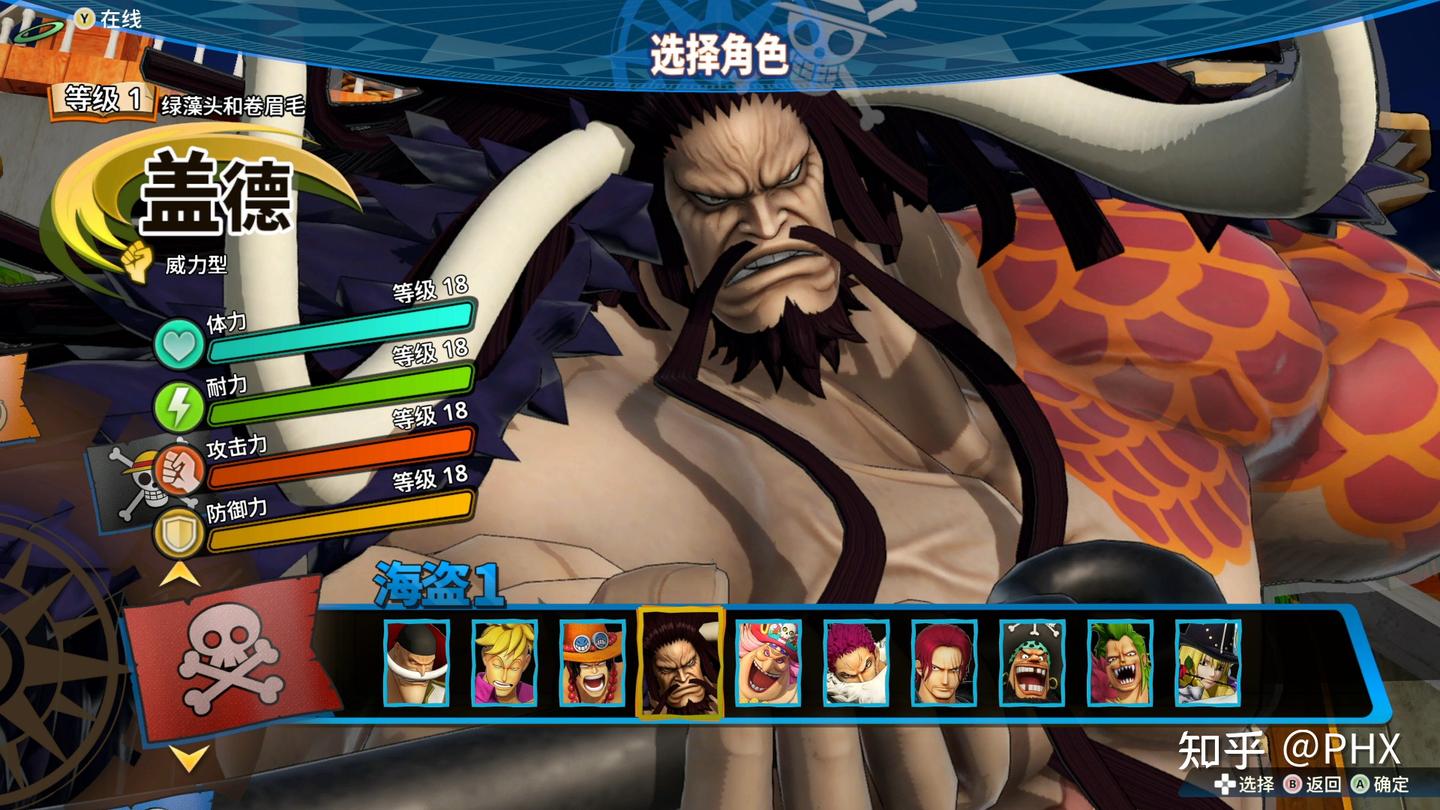
Task: Select Katakuri's portrait
Action: tap(856, 663)
